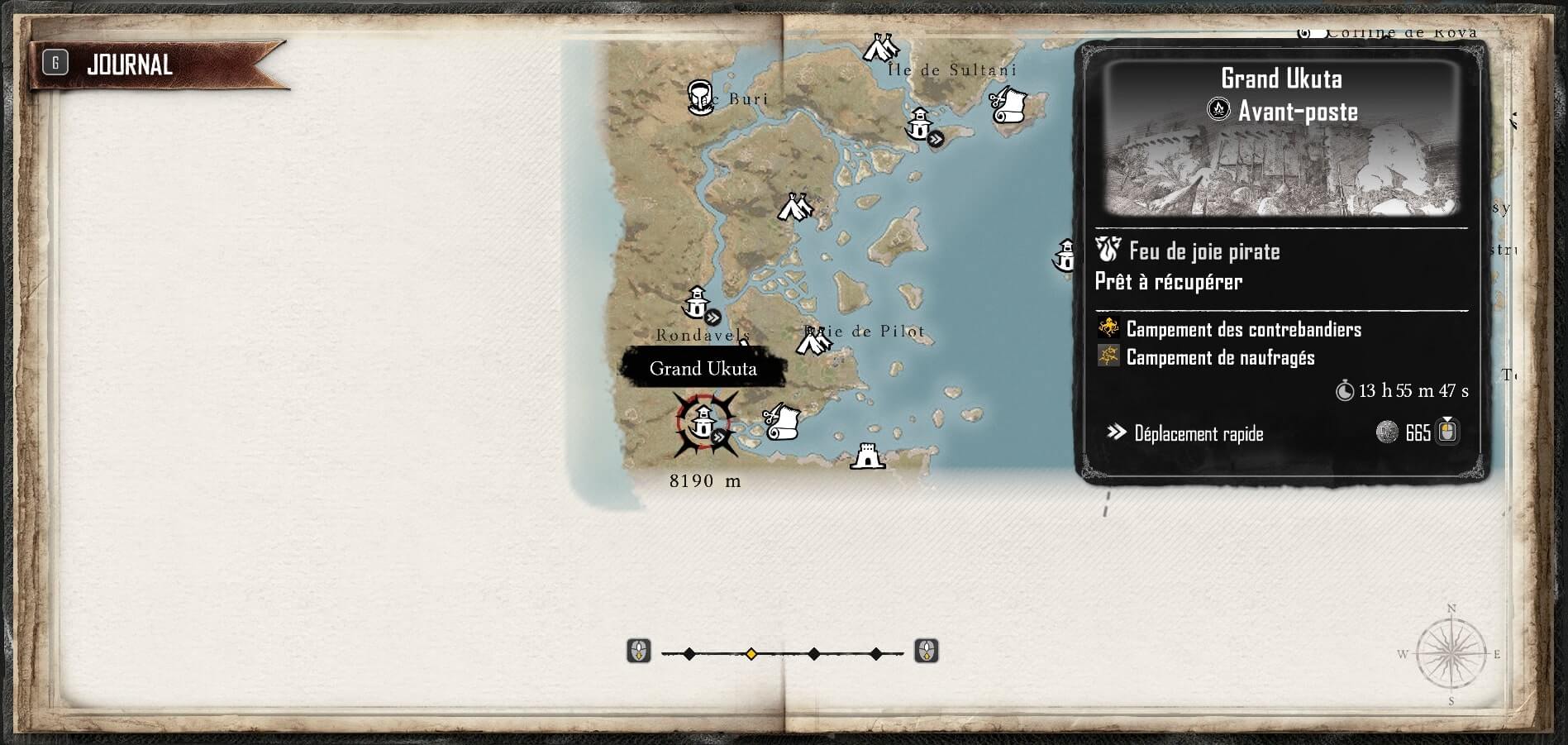Select the tent marker above Île de Sultani

coord(879,49)
